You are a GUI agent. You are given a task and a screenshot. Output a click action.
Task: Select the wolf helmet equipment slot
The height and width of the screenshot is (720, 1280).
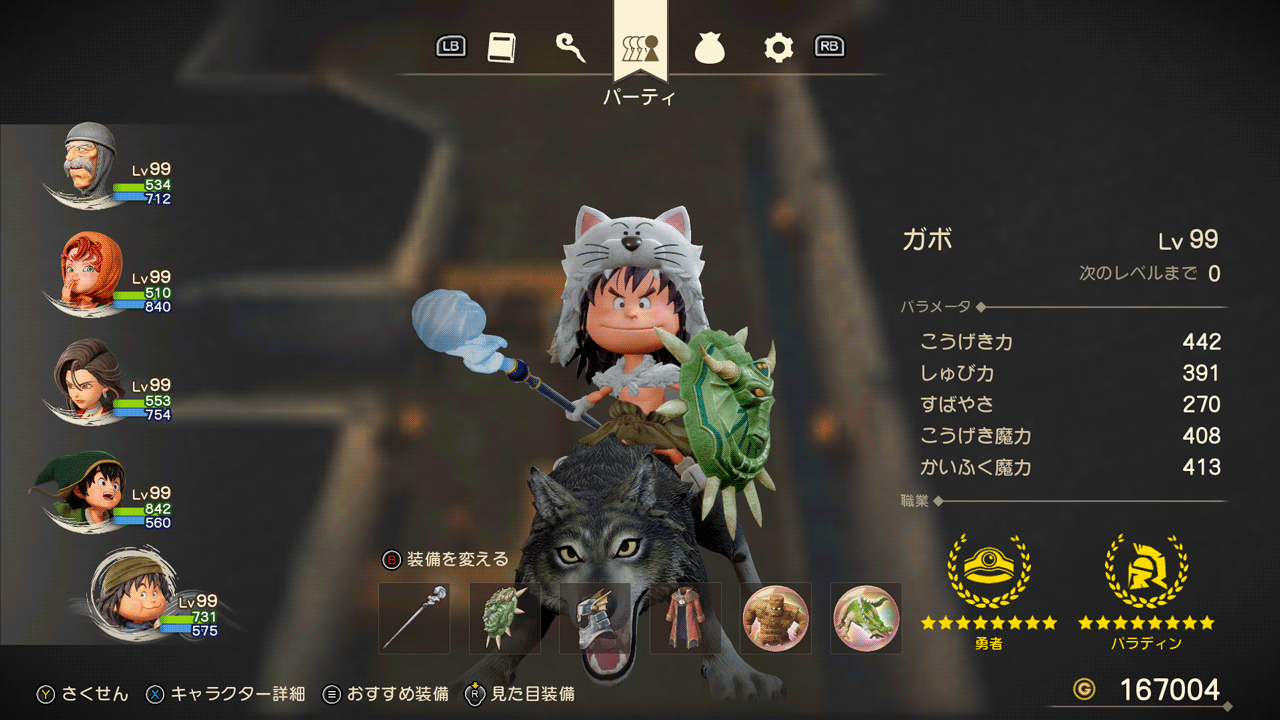pyautogui.click(x=595, y=619)
